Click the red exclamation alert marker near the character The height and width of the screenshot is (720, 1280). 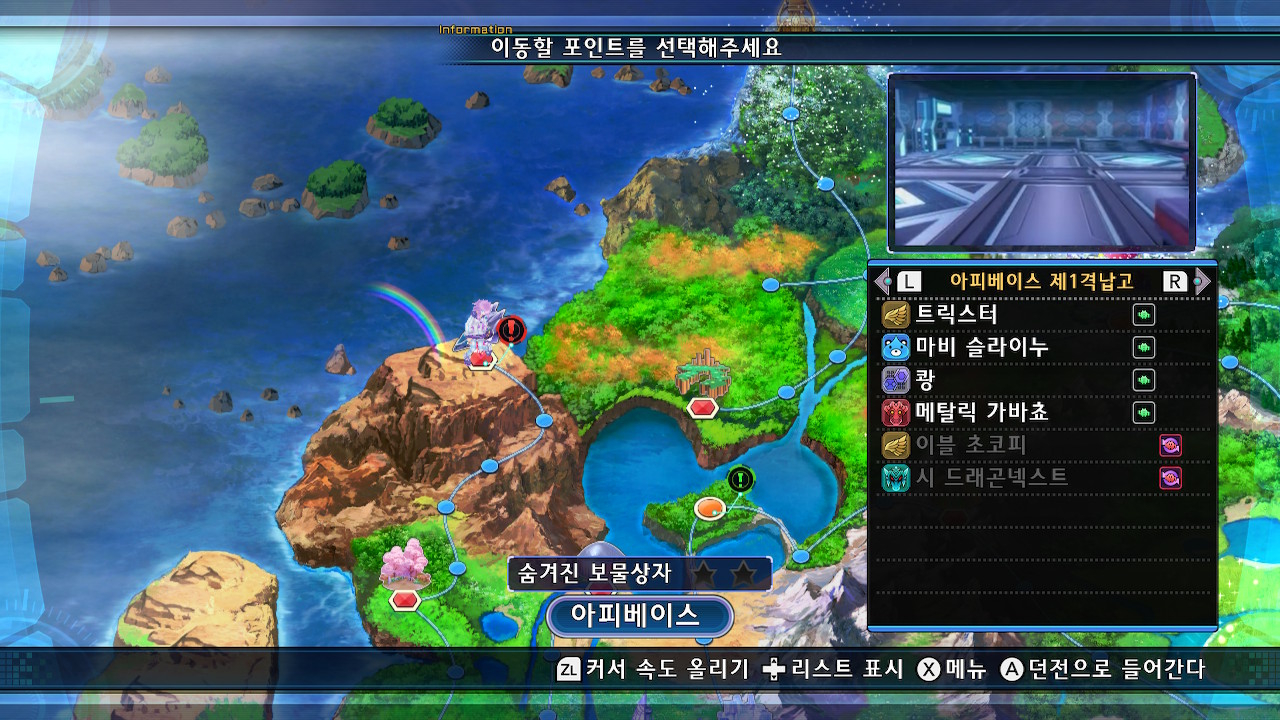[510, 326]
